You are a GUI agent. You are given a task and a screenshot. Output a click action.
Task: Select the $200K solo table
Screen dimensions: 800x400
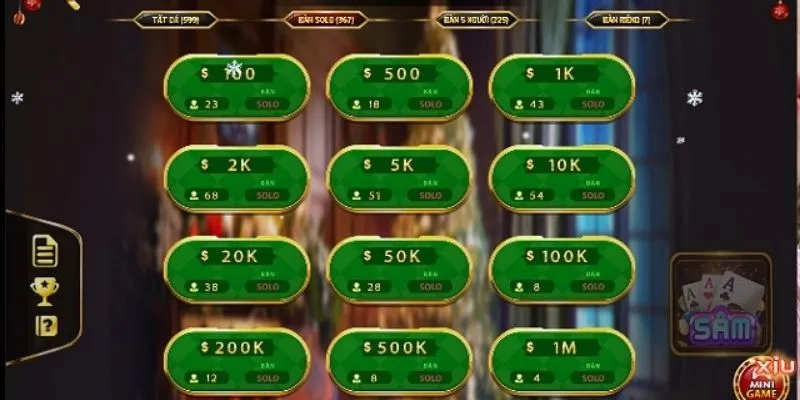point(237,360)
